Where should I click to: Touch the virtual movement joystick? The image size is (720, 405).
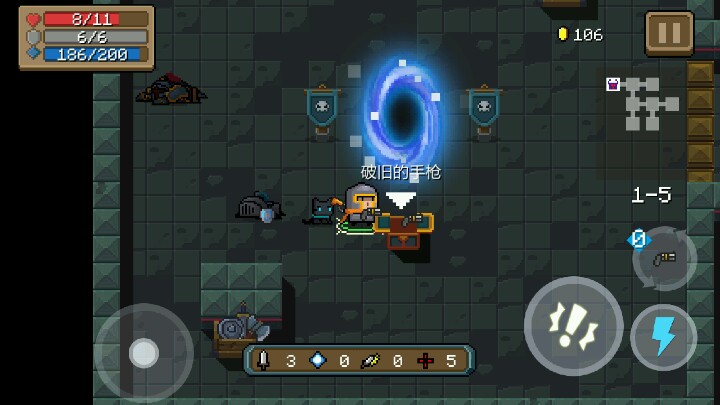pos(144,352)
